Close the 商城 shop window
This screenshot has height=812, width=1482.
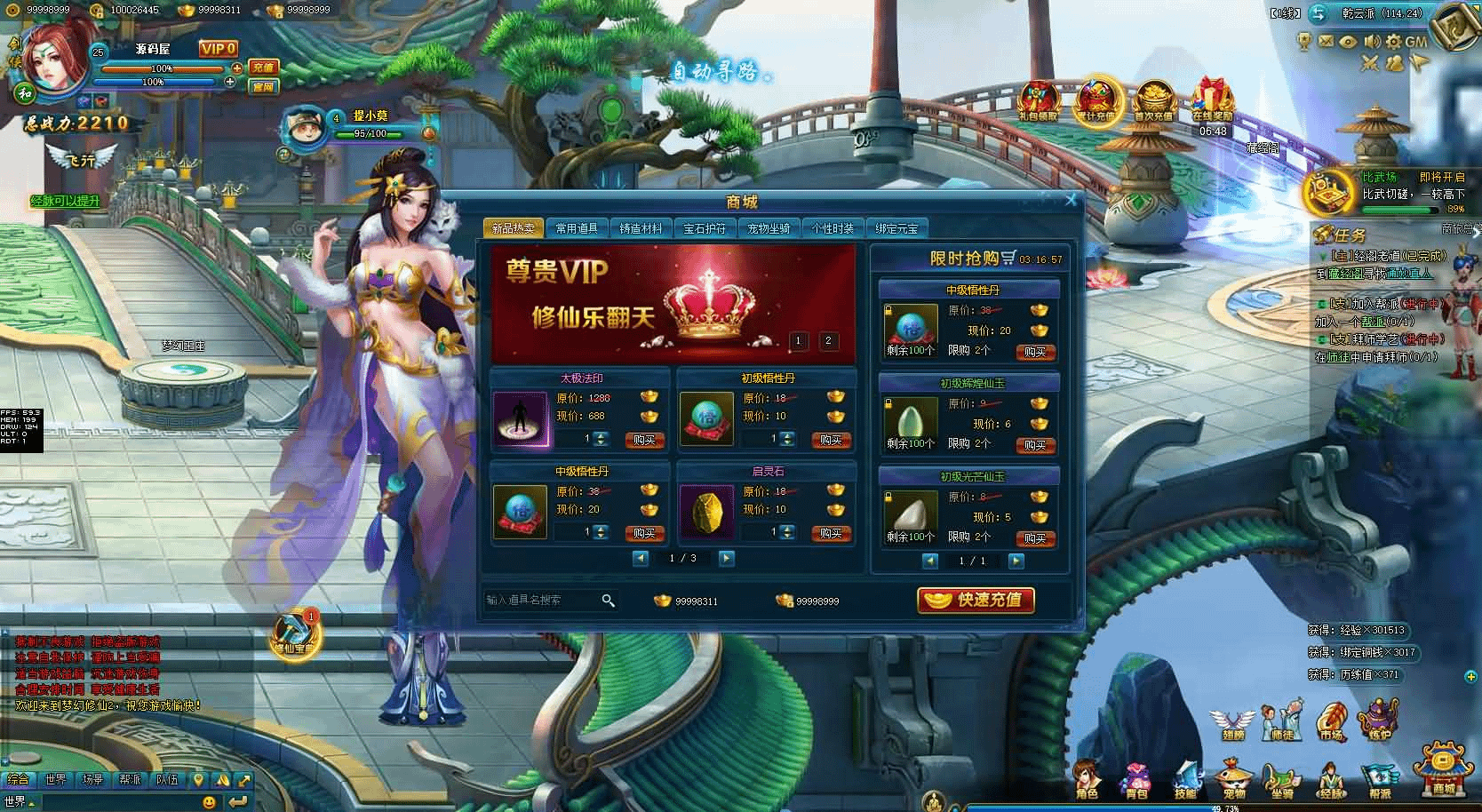[x=1071, y=201]
